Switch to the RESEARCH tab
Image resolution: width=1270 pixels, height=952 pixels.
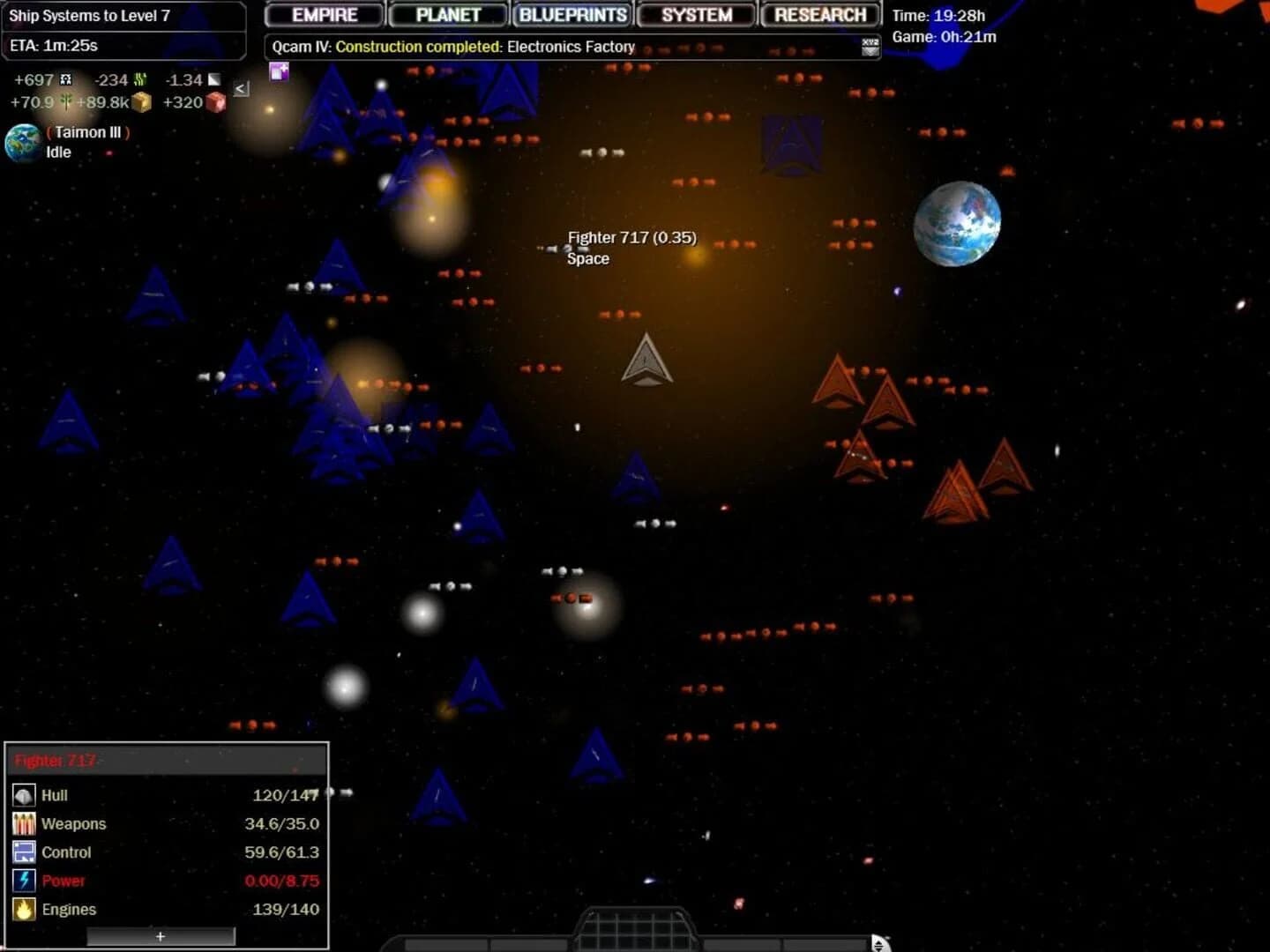(x=819, y=14)
